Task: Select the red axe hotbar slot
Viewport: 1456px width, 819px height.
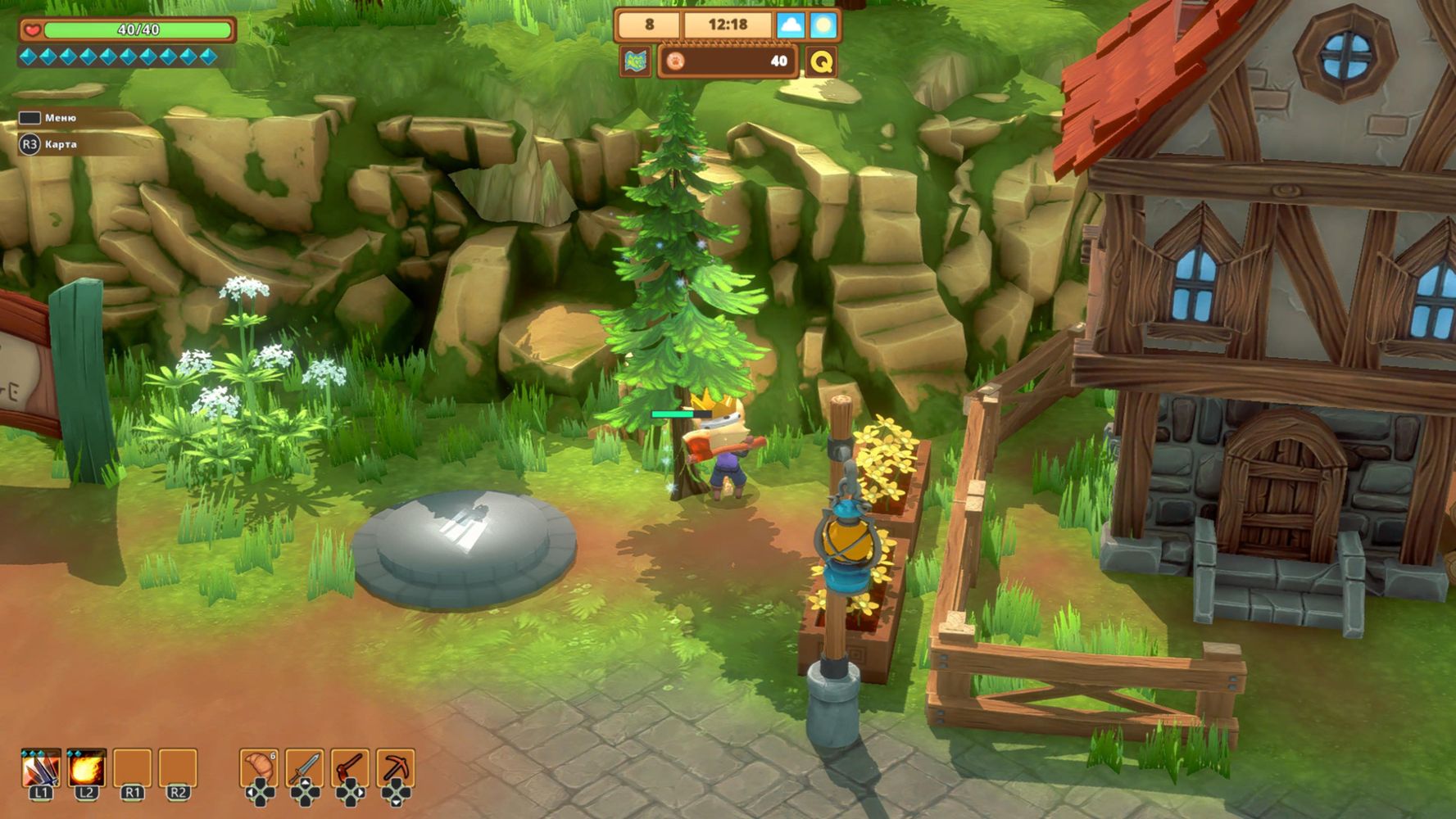Action: tap(351, 769)
